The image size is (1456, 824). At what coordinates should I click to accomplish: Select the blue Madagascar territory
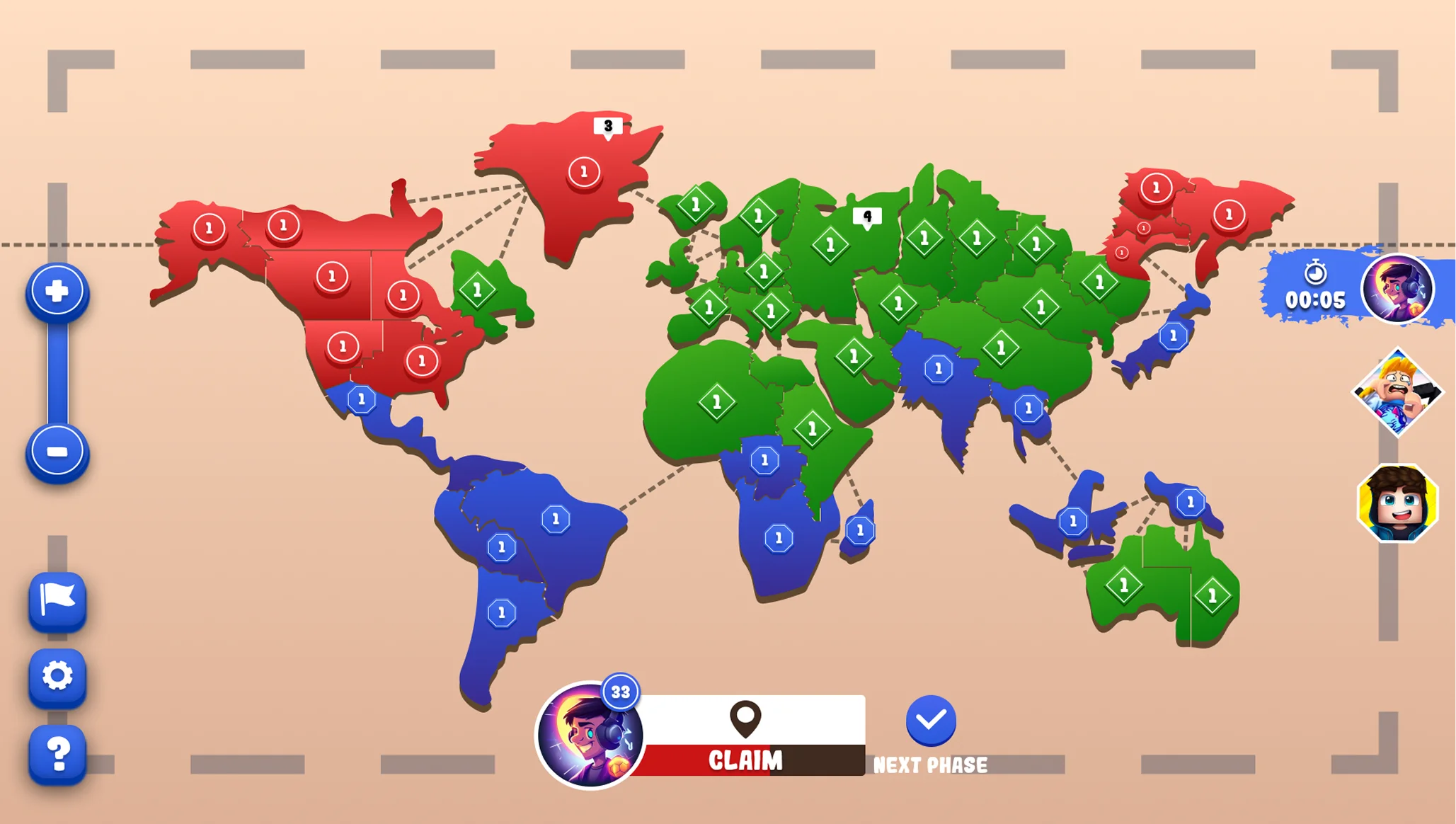tap(860, 530)
